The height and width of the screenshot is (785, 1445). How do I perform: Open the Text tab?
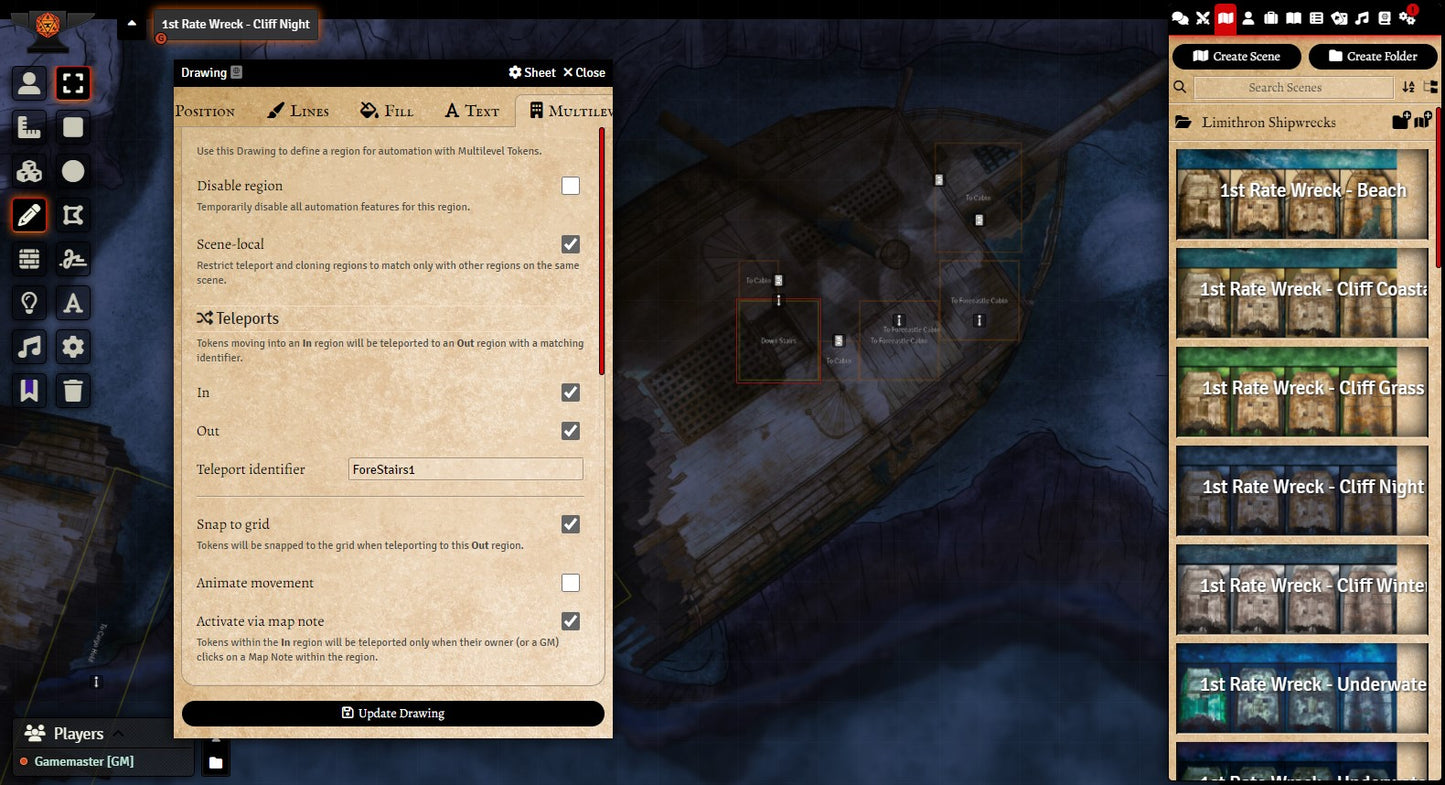(472, 111)
